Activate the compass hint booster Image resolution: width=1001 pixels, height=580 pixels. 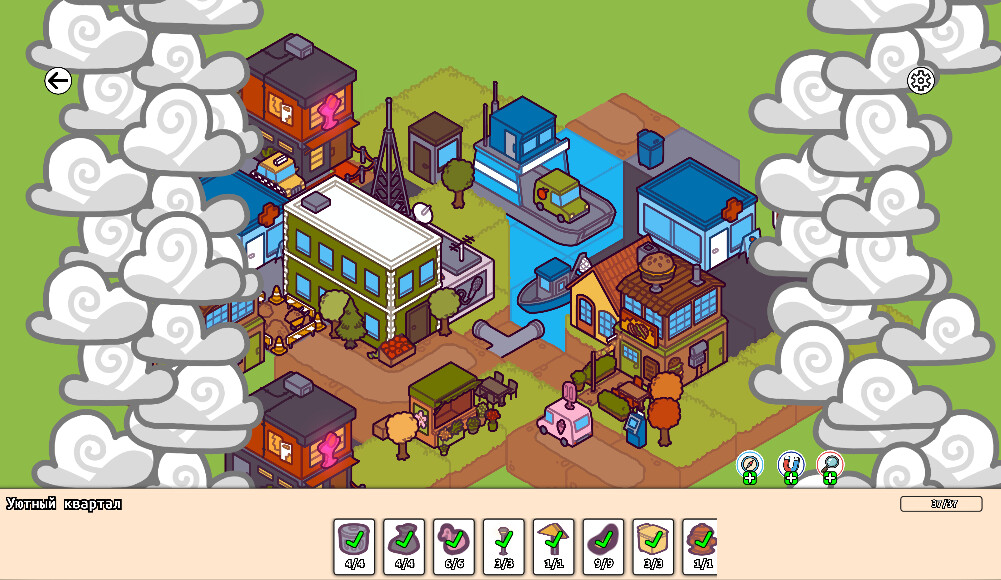click(x=750, y=465)
